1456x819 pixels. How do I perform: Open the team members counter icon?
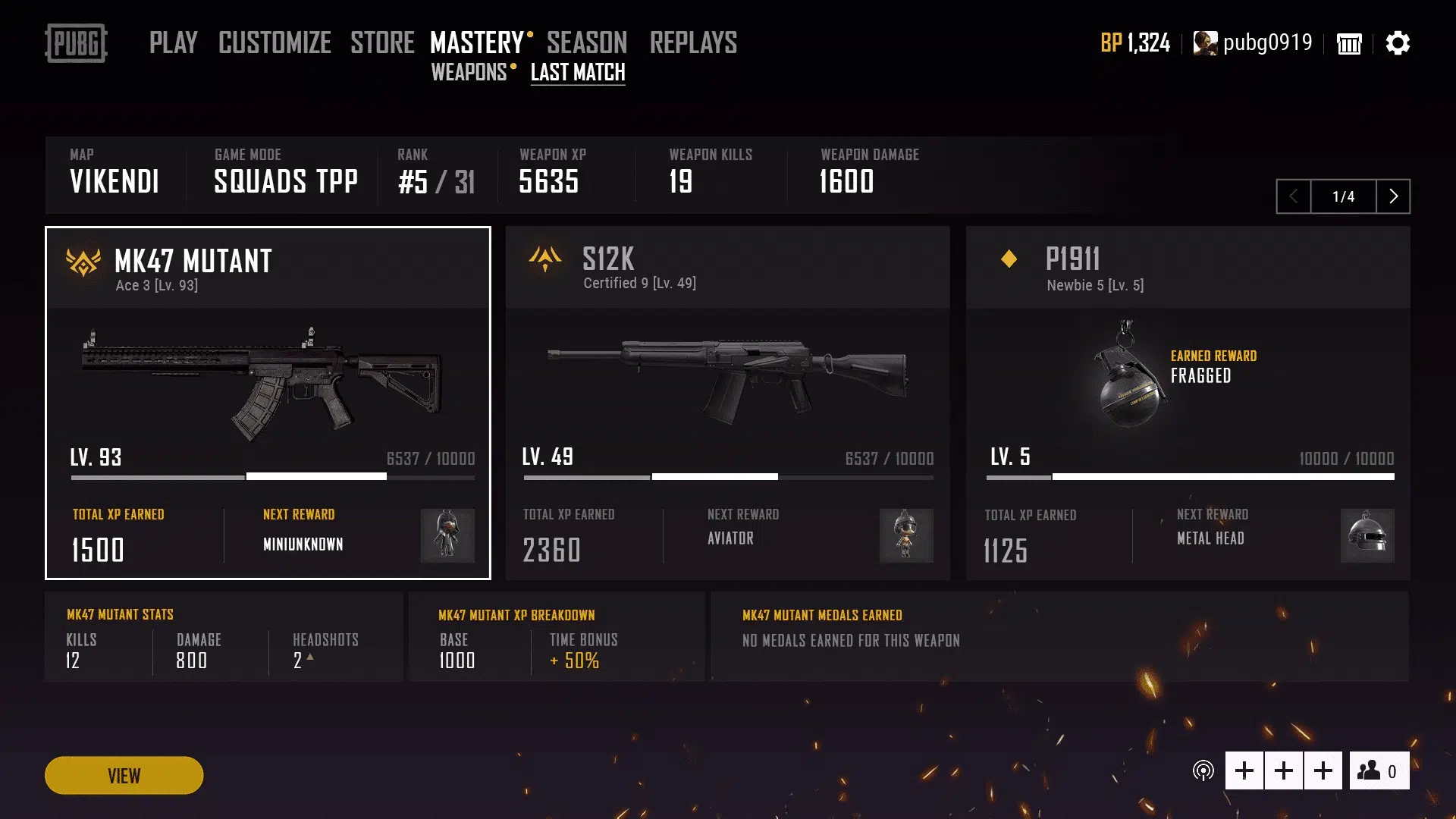point(1378,770)
